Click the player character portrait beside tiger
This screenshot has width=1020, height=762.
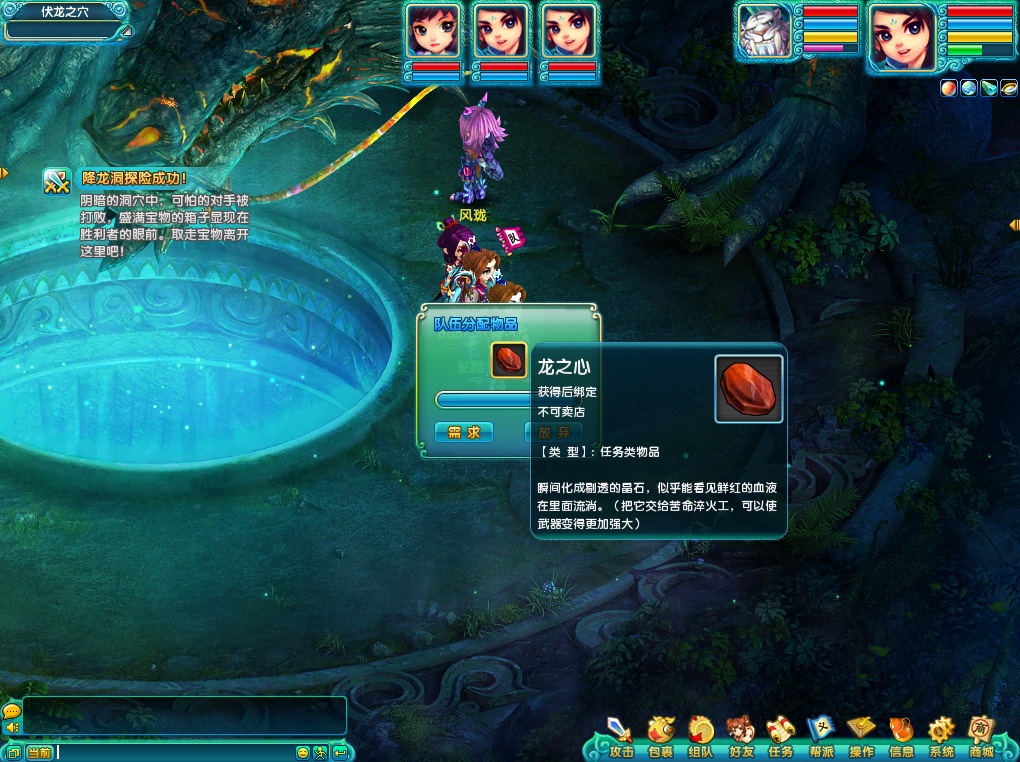901,38
